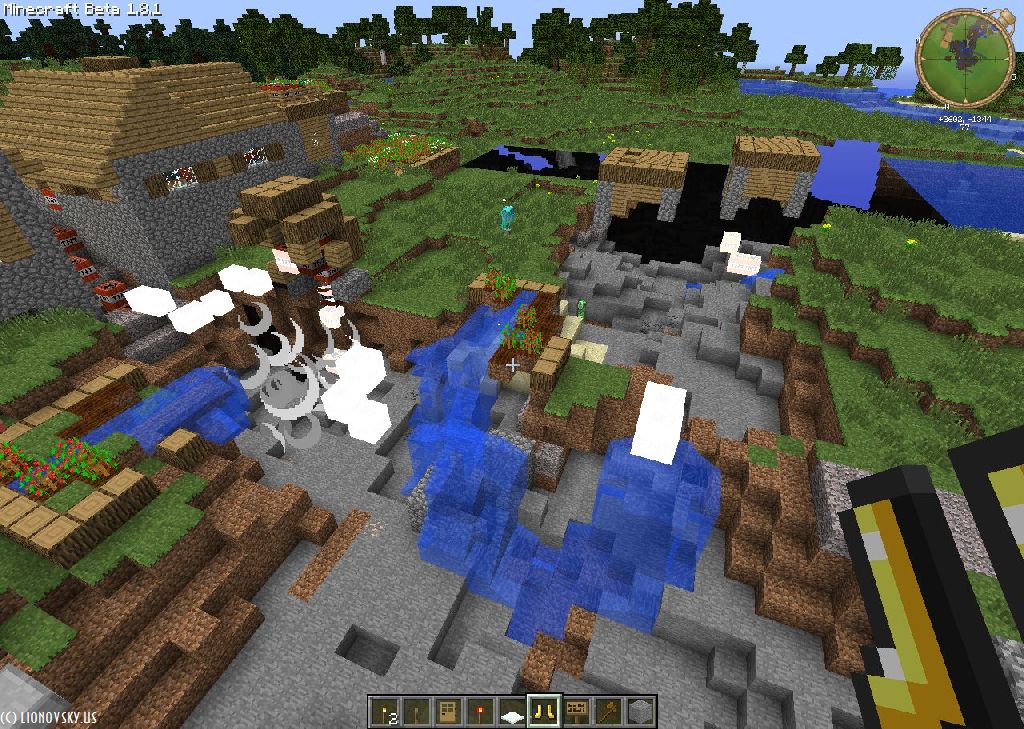Select the redstone torch hotbar slot
1024x729 pixels.
point(480,711)
